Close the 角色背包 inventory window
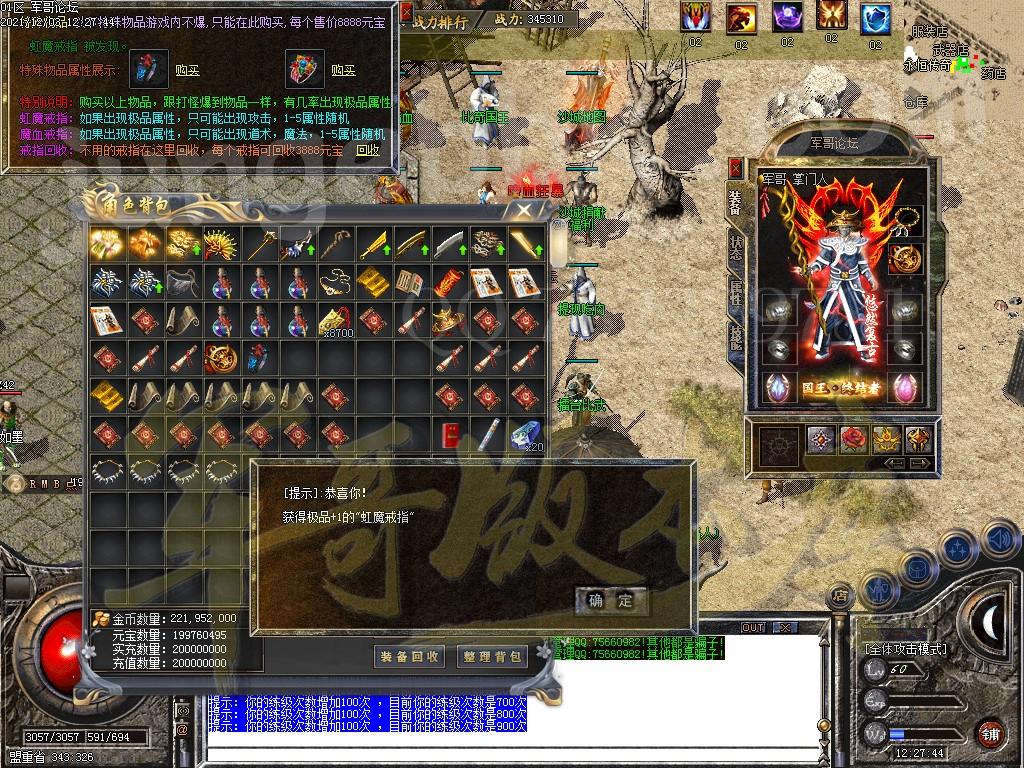The width and height of the screenshot is (1024, 768). pos(524,210)
